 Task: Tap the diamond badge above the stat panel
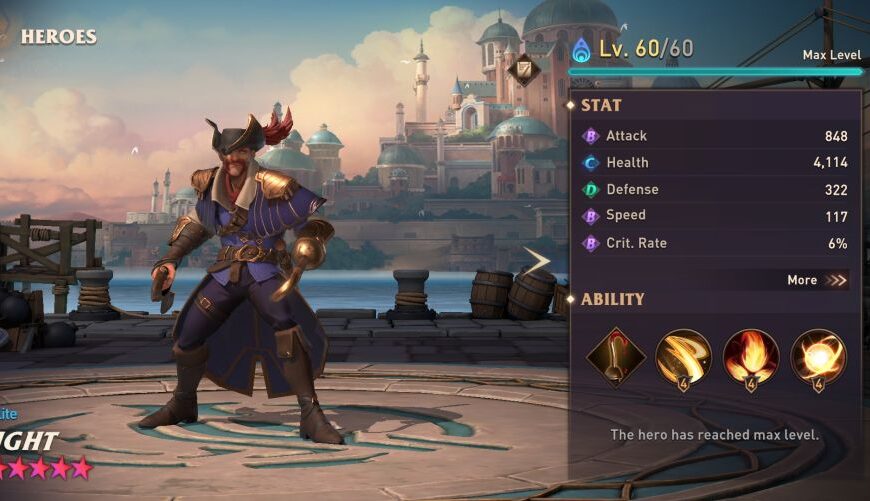pyautogui.click(x=523, y=70)
